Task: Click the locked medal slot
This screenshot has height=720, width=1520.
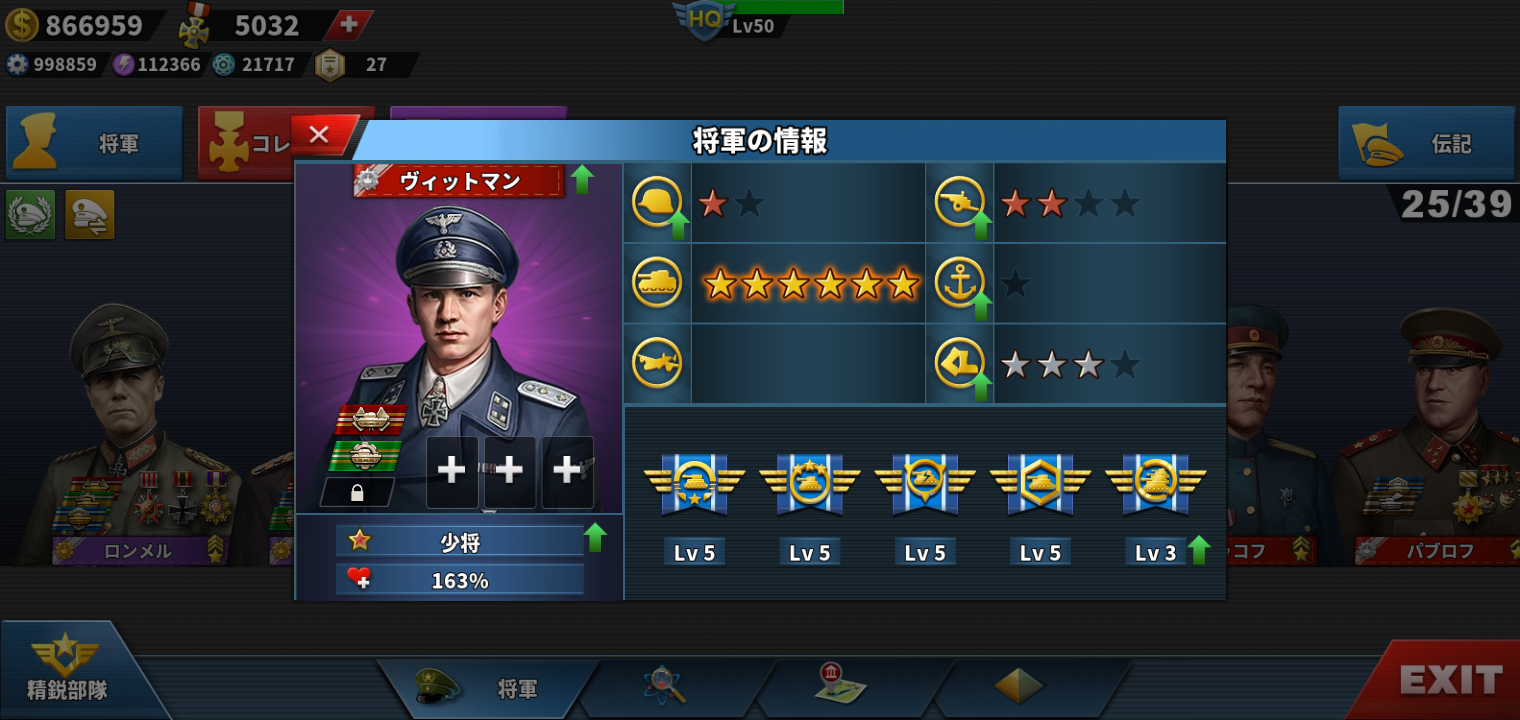Action: [x=357, y=492]
